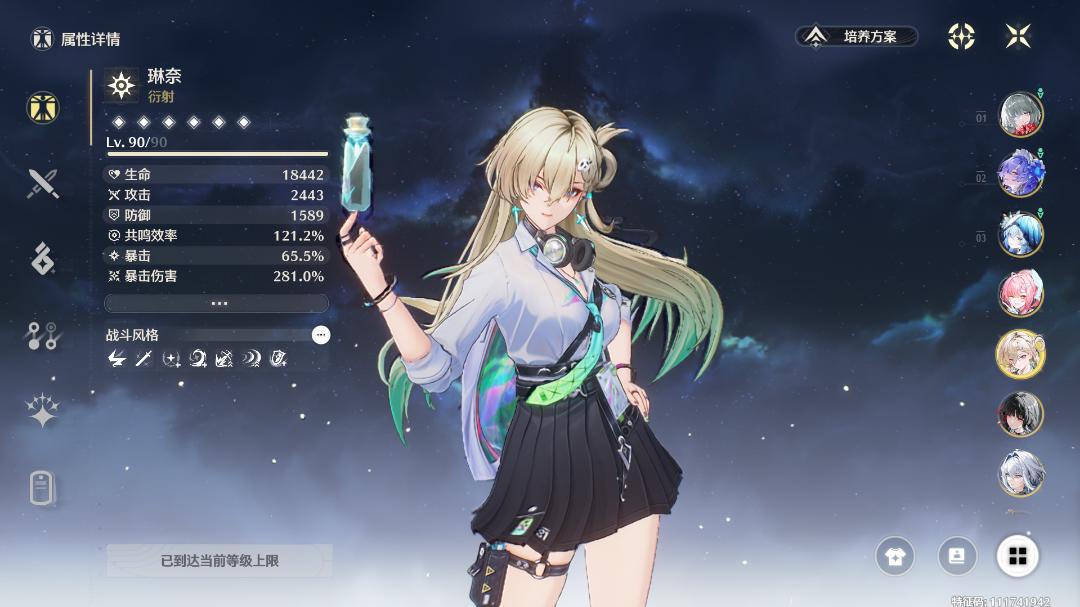
Task: Open the bottom device-shaped tab in left sidebar
Action: pyautogui.click(x=41, y=489)
